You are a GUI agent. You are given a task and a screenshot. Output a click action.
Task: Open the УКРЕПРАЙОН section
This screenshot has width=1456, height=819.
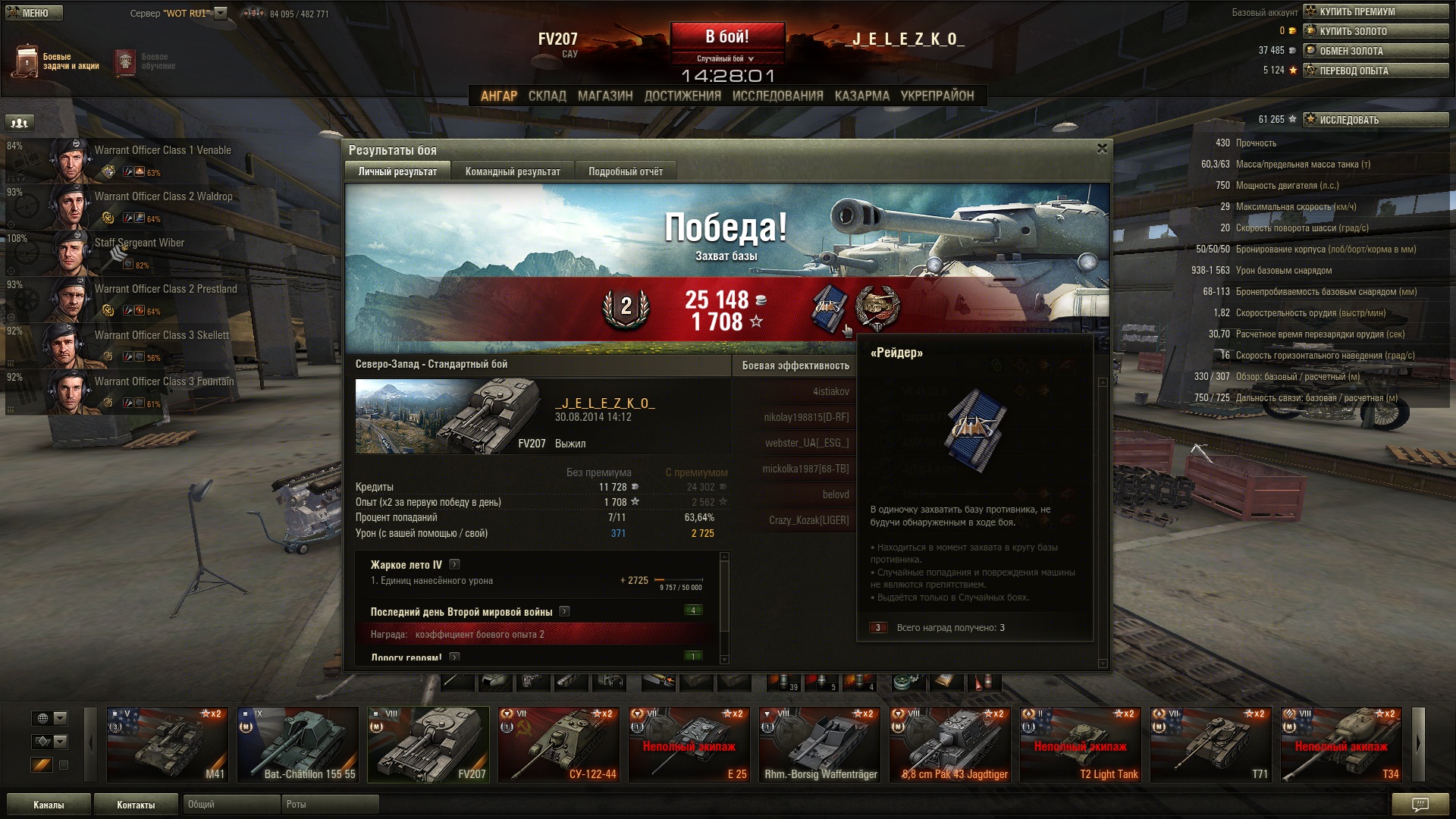pos(937,96)
